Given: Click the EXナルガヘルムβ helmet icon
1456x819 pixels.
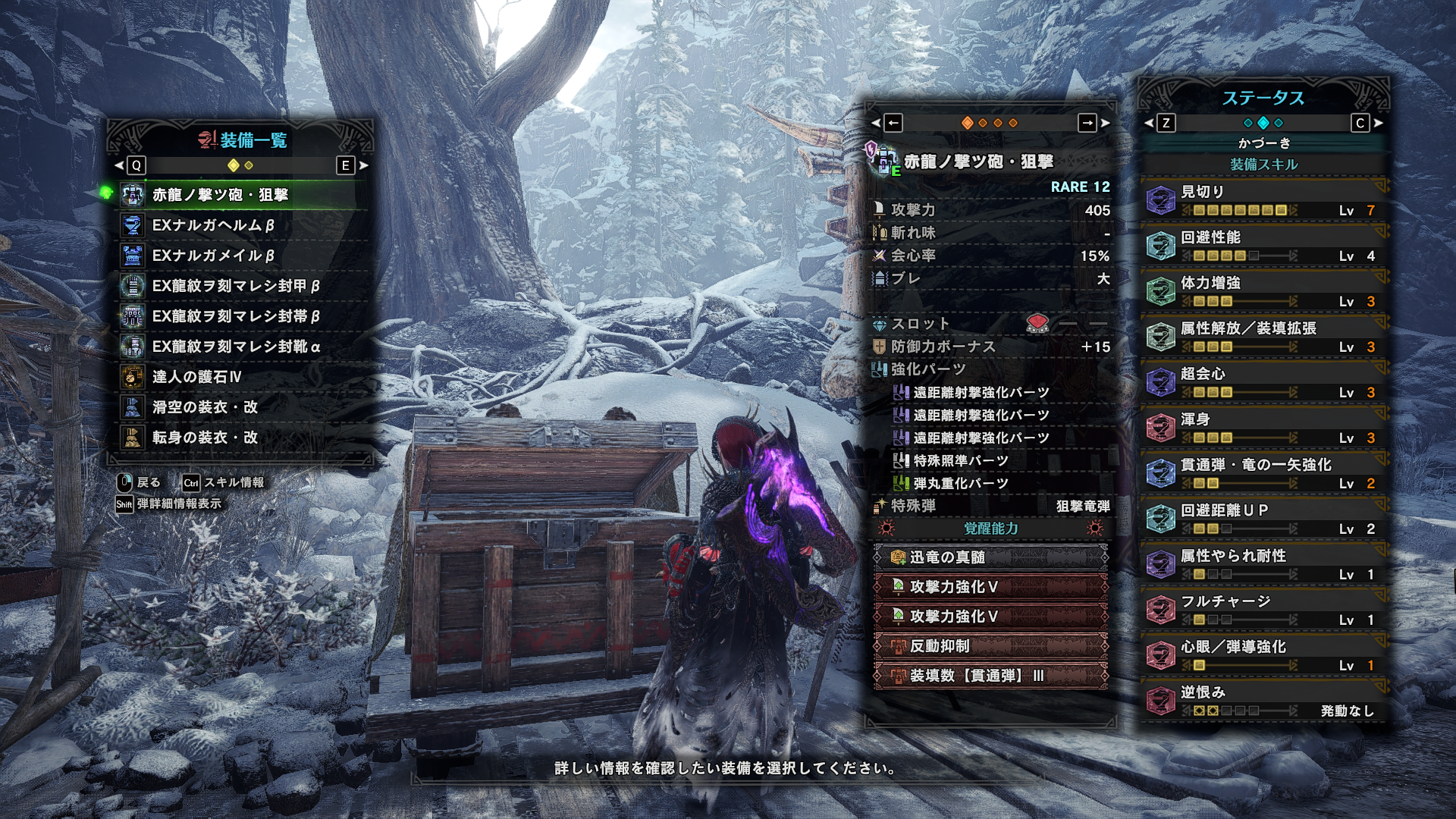Looking at the screenshot, I should pos(135,226).
